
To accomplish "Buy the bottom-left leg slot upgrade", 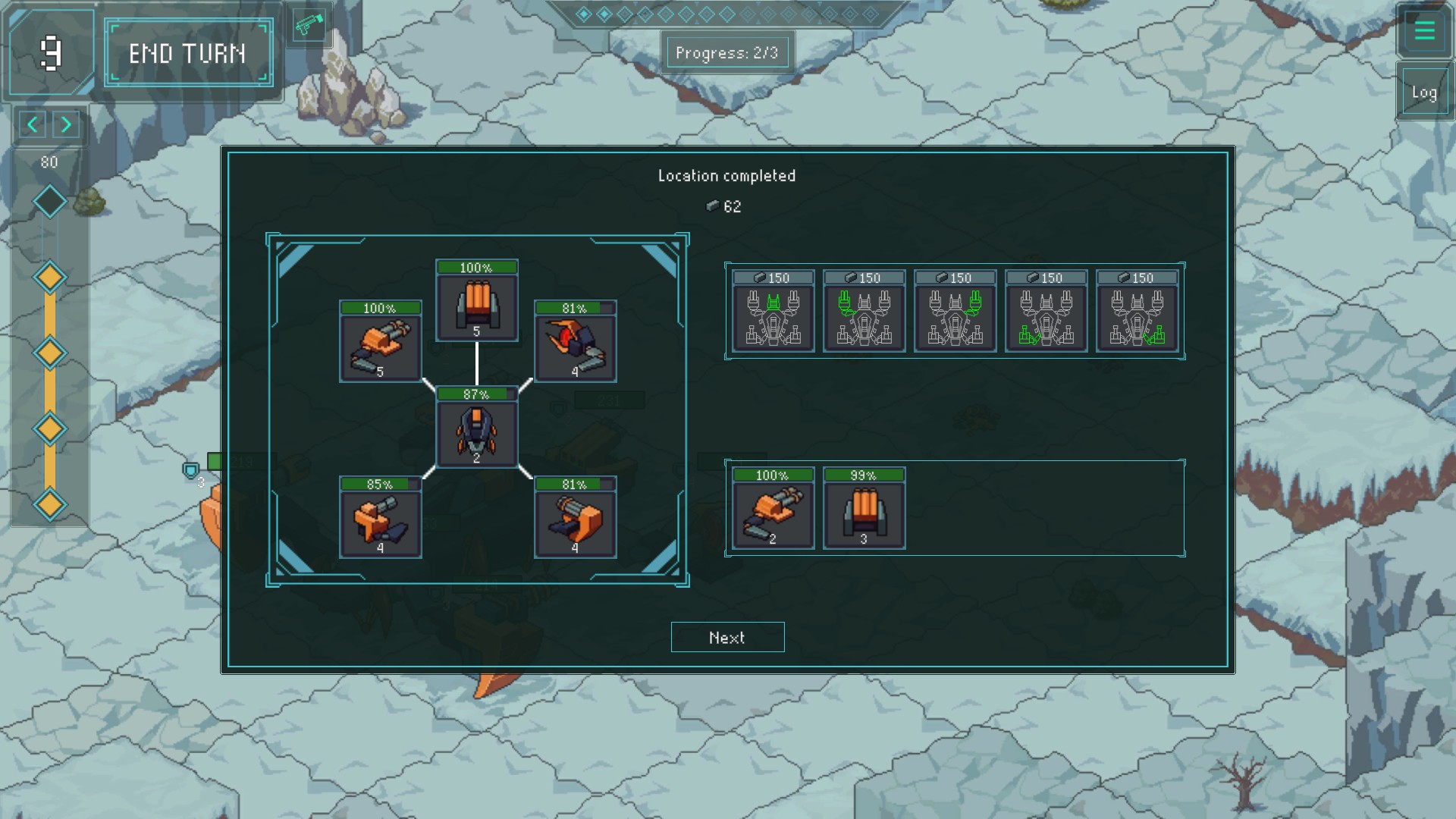I will [1046, 311].
